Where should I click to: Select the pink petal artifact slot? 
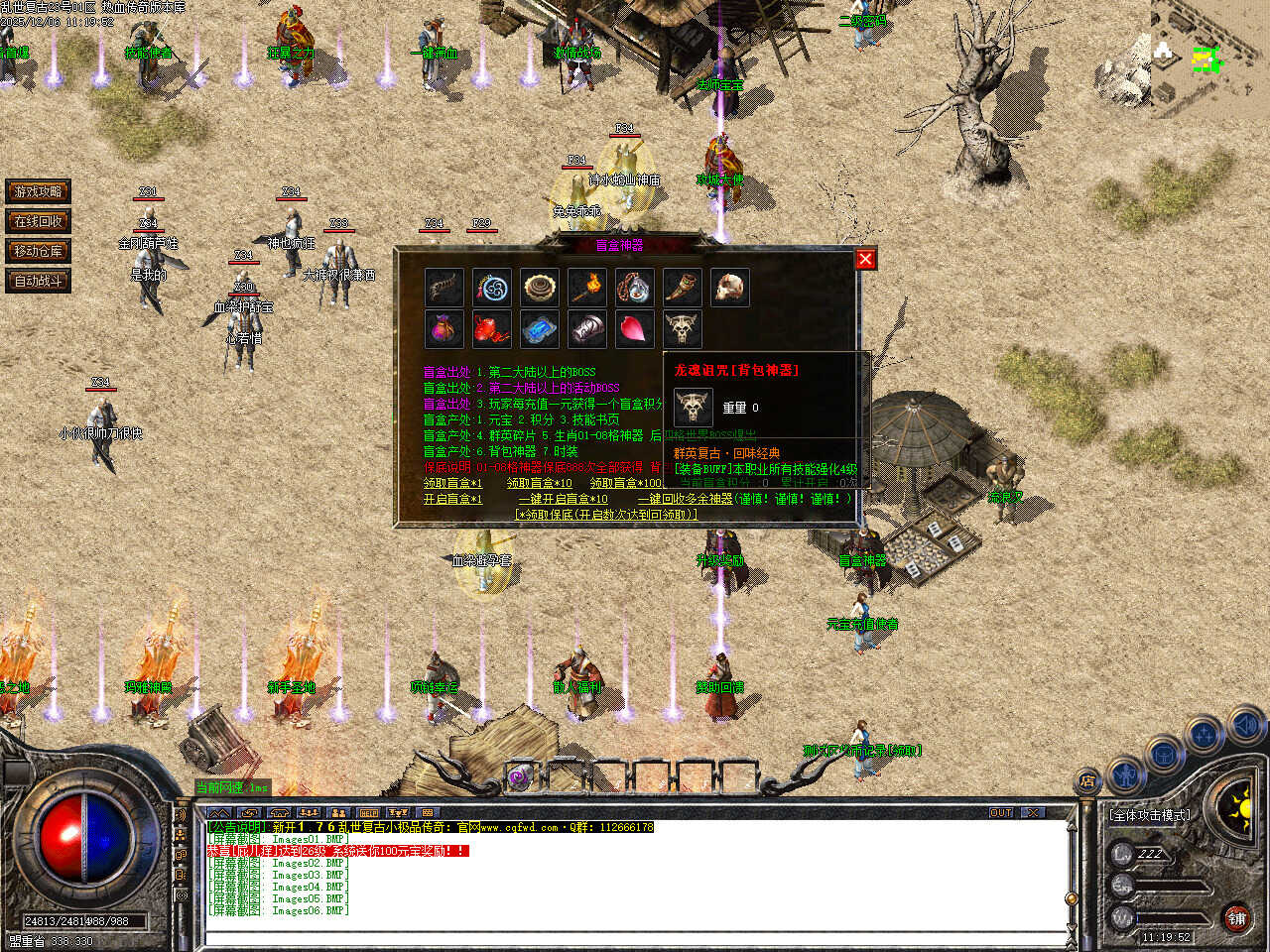click(634, 328)
